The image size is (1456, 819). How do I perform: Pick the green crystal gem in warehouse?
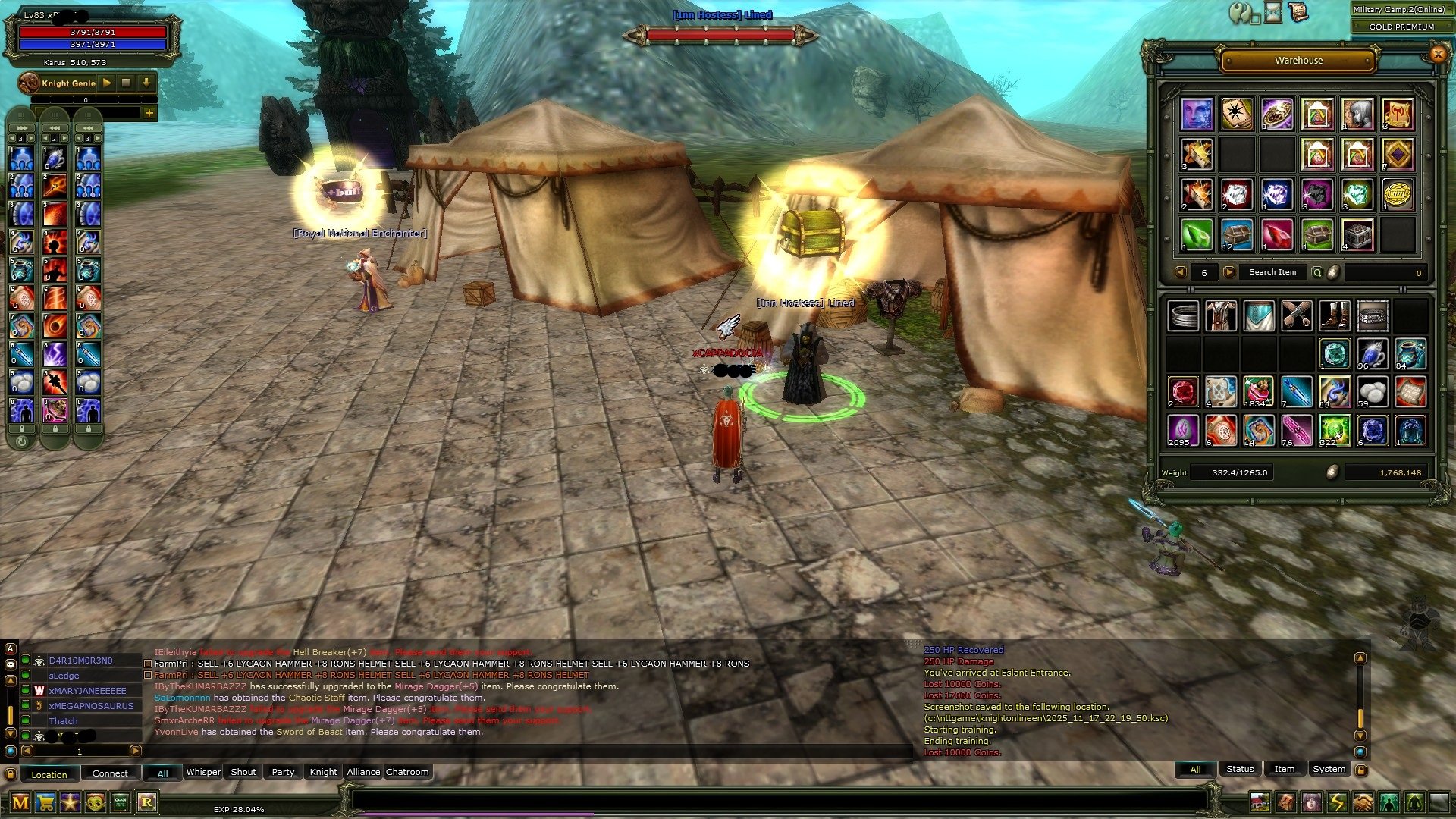click(1197, 235)
